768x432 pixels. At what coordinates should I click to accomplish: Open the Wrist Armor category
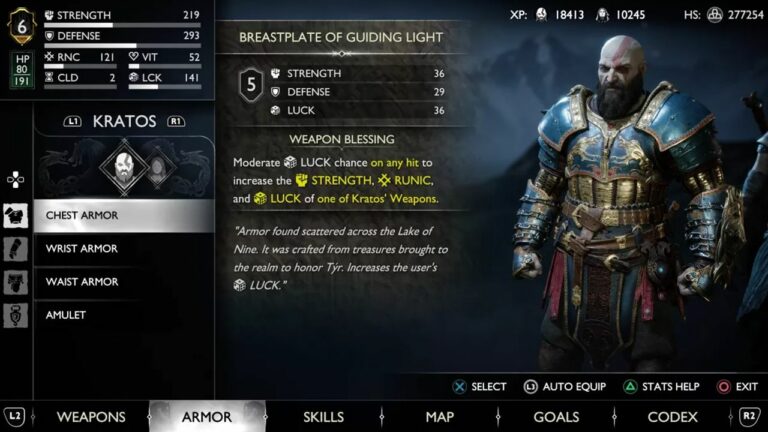click(124, 248)
